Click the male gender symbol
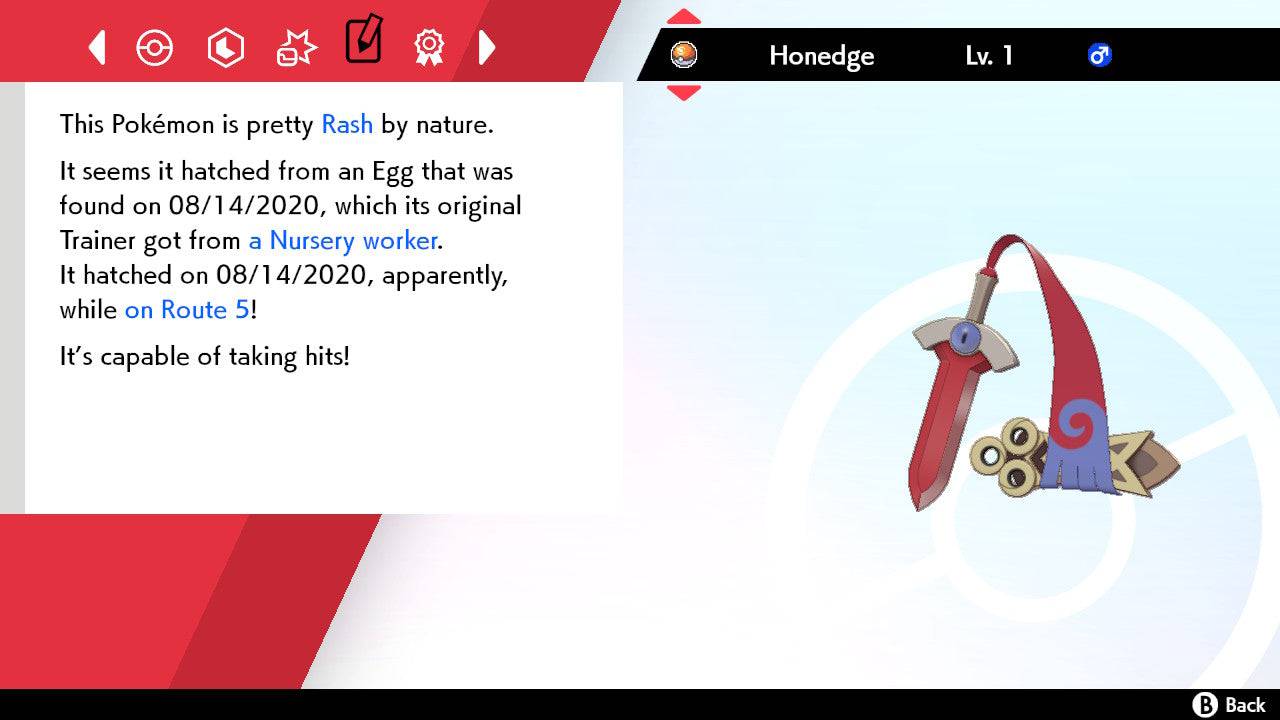The width and height of the screenshot is (1280, 720). [1100, 56]
